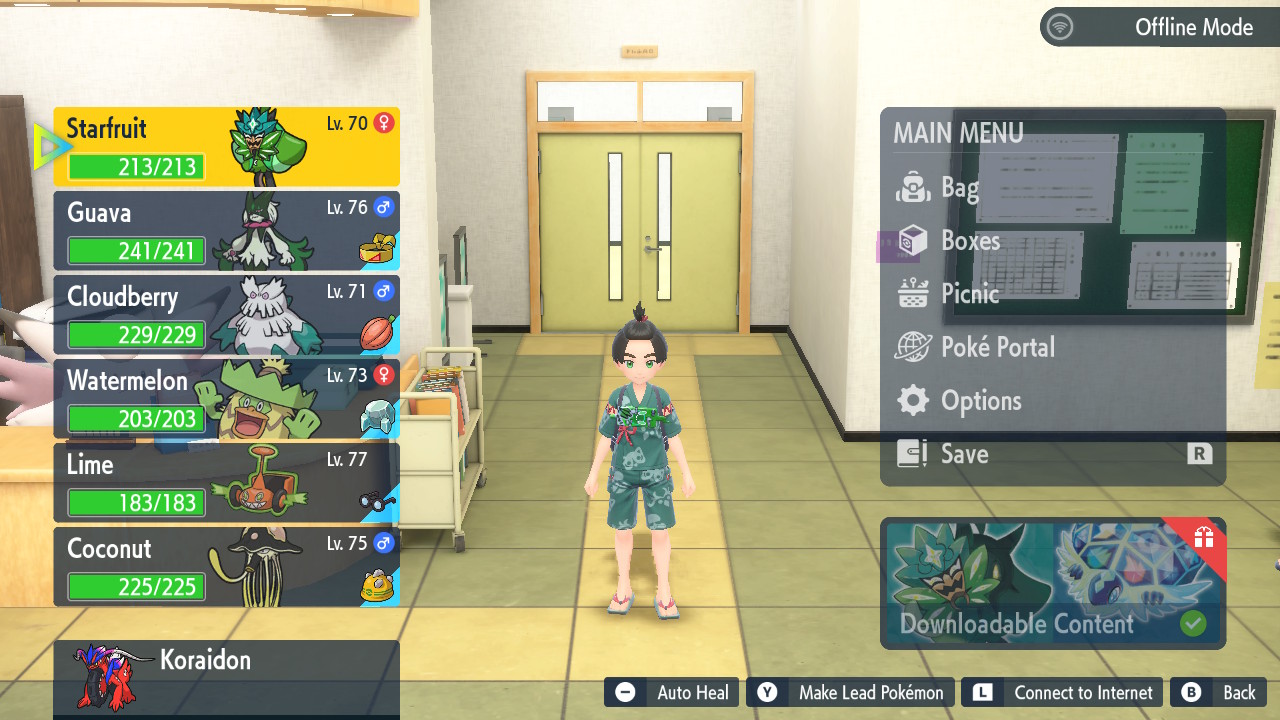
Task: Open the Boxes menu entry
Action: pyautogui.click(x=969, y=241)
